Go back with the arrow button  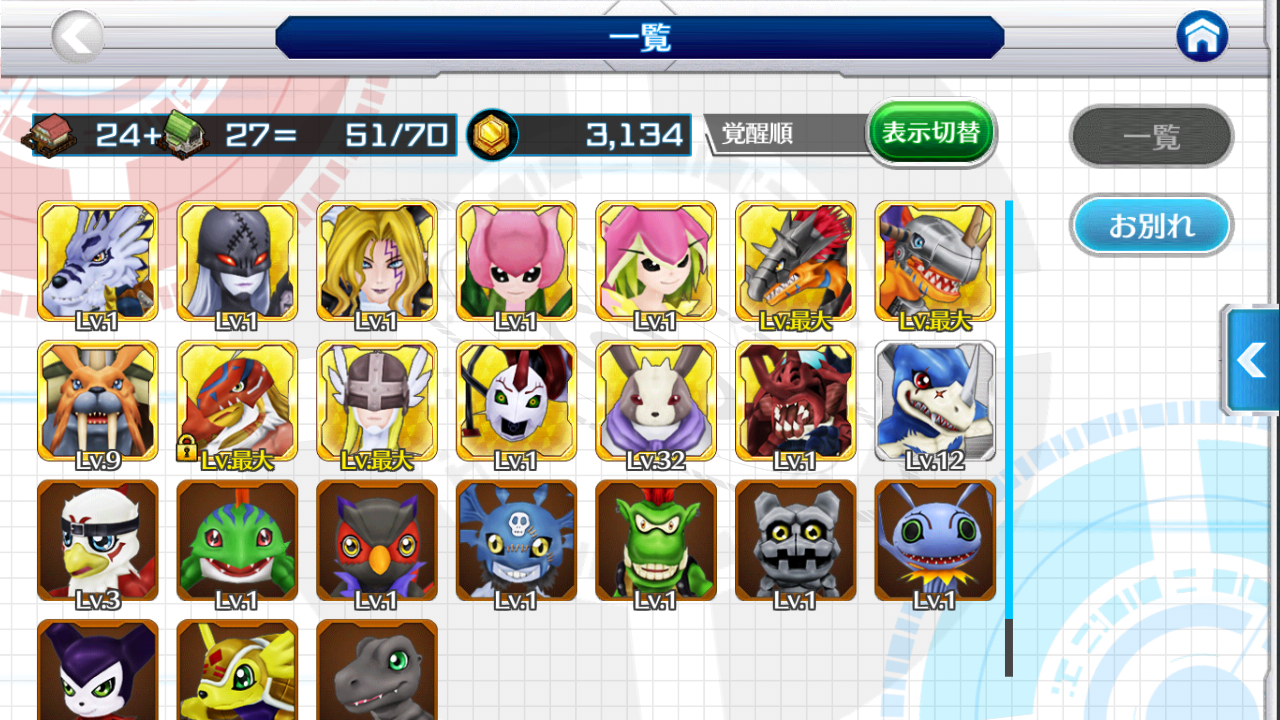[77, 38]
